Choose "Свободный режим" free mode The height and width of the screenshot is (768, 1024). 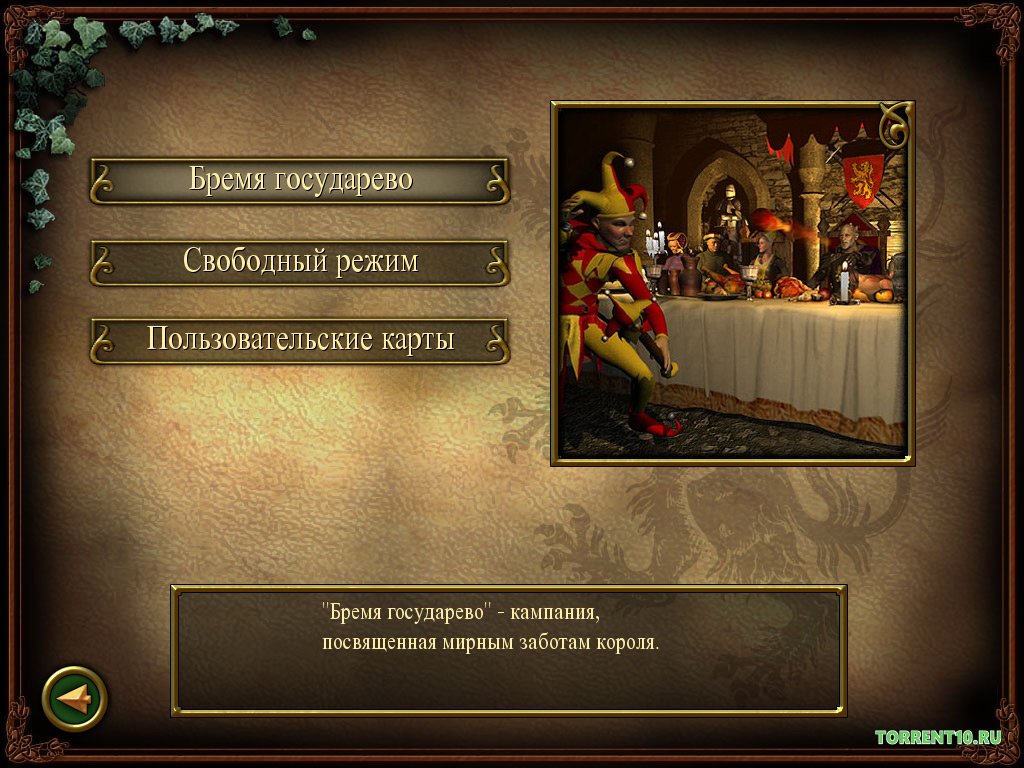[300, 262]
